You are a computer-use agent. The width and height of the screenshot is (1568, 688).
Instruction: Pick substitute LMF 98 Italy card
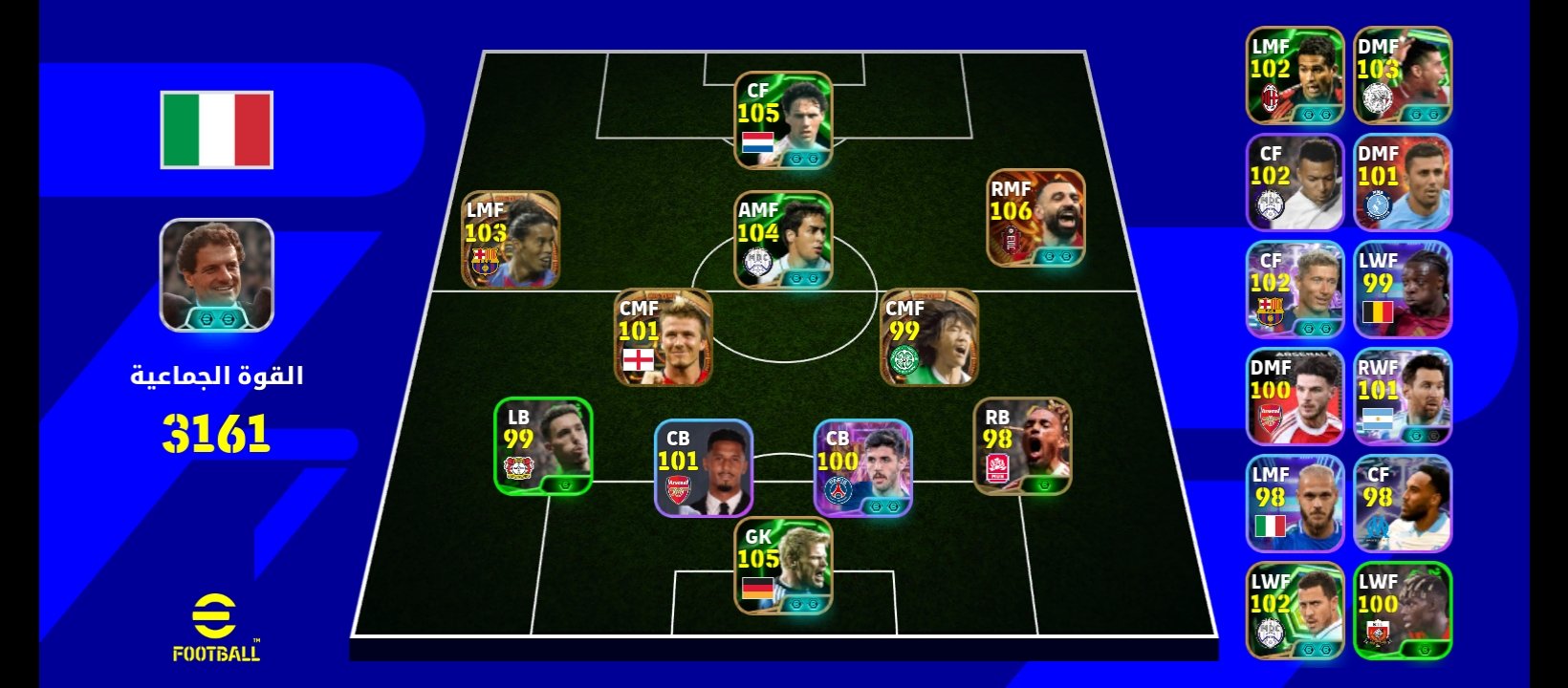coord(1296,504)
